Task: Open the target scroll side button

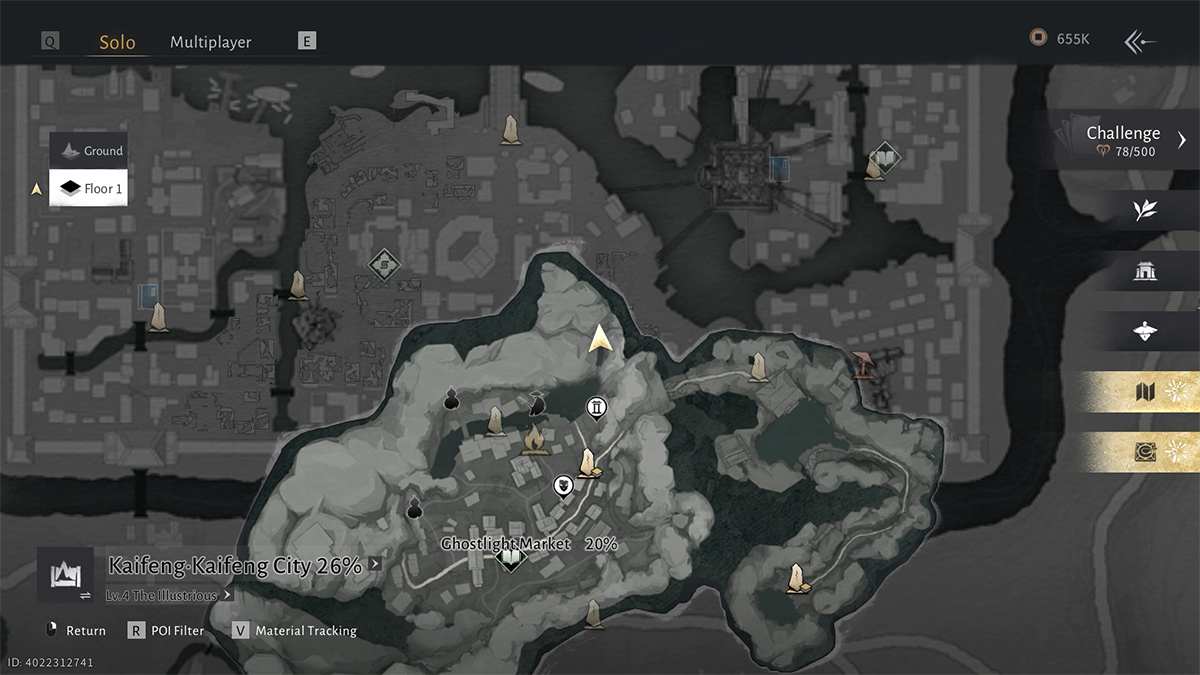Action: pyautogui.click(x=1145, y=453)
